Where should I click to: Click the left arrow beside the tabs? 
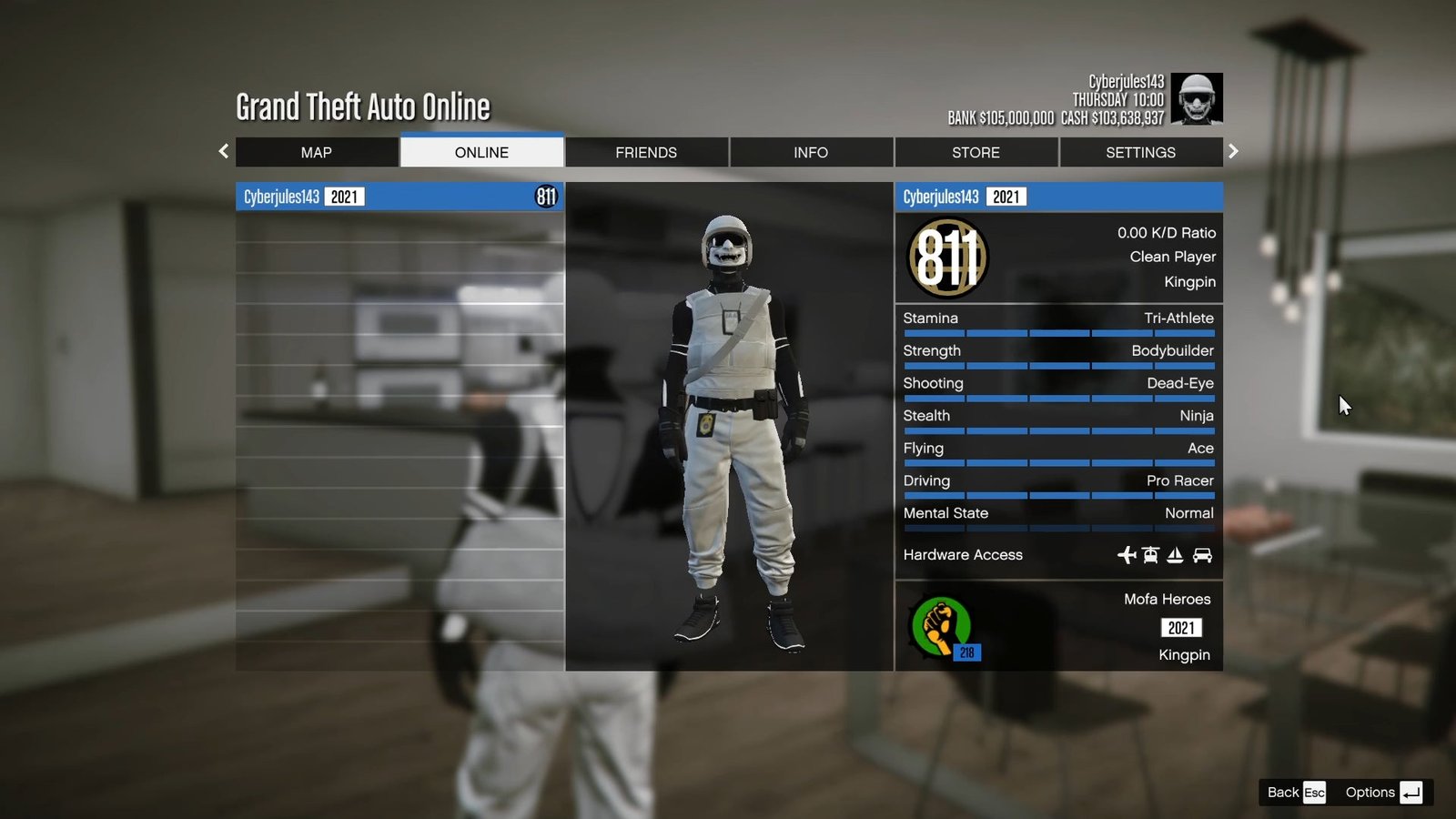pyautogui.click(x=224, y=152)
